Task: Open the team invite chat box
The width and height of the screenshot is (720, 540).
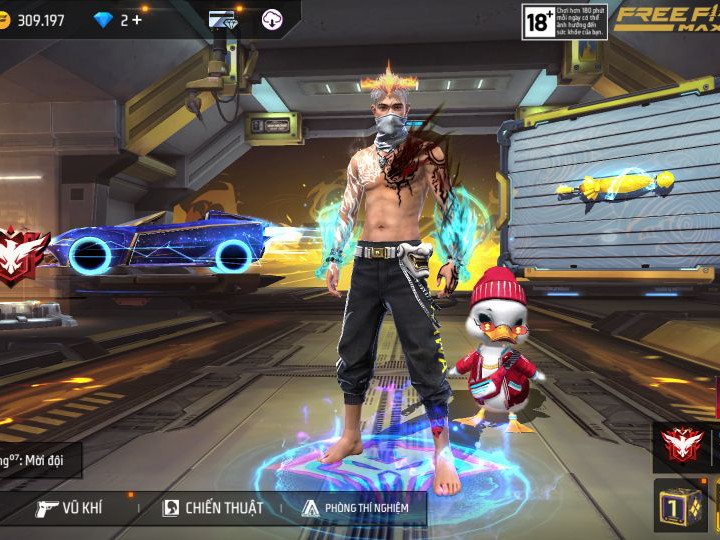Action: 40,460
